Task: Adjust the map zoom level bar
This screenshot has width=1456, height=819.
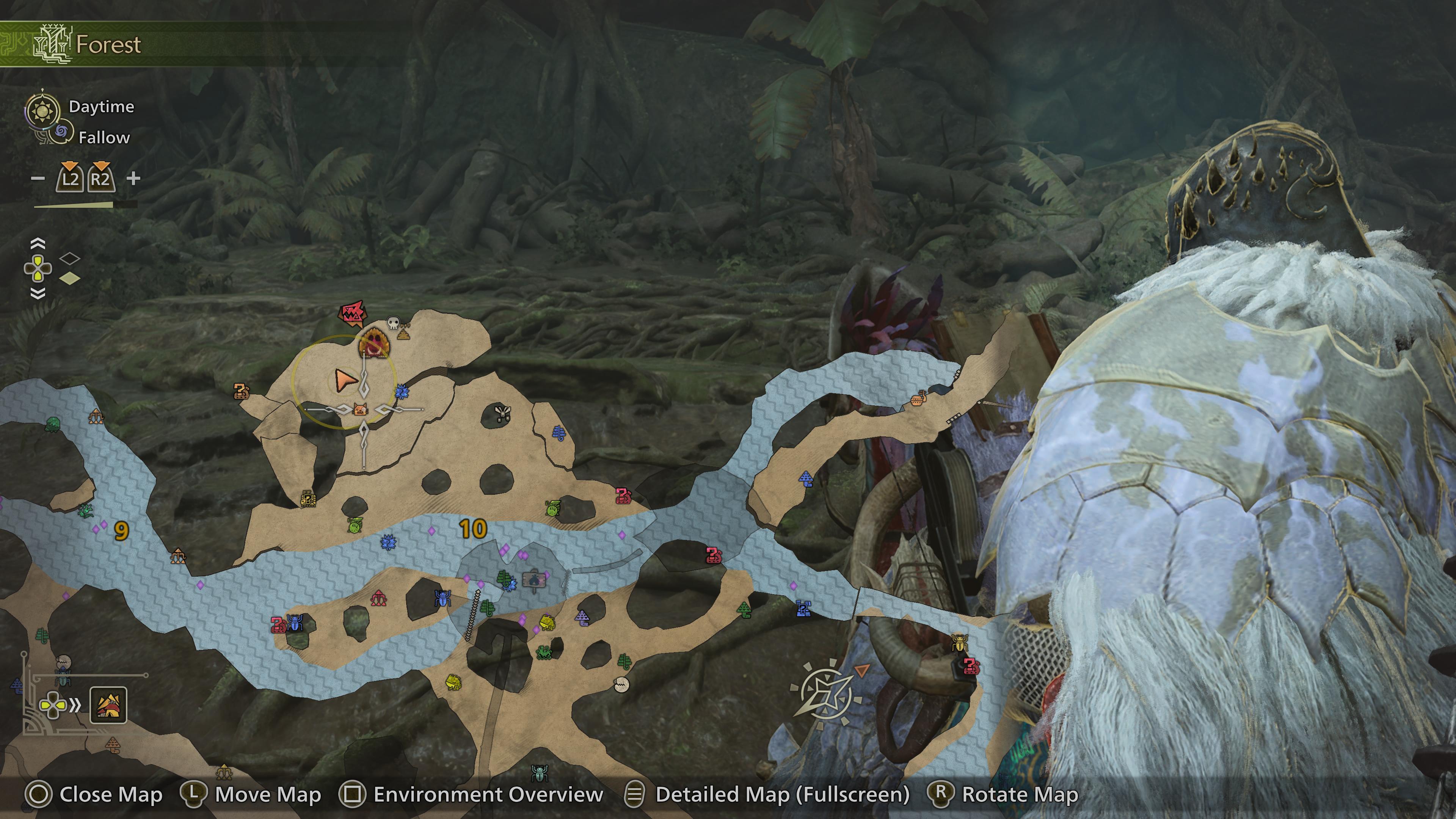Action: tap(85, 205)
